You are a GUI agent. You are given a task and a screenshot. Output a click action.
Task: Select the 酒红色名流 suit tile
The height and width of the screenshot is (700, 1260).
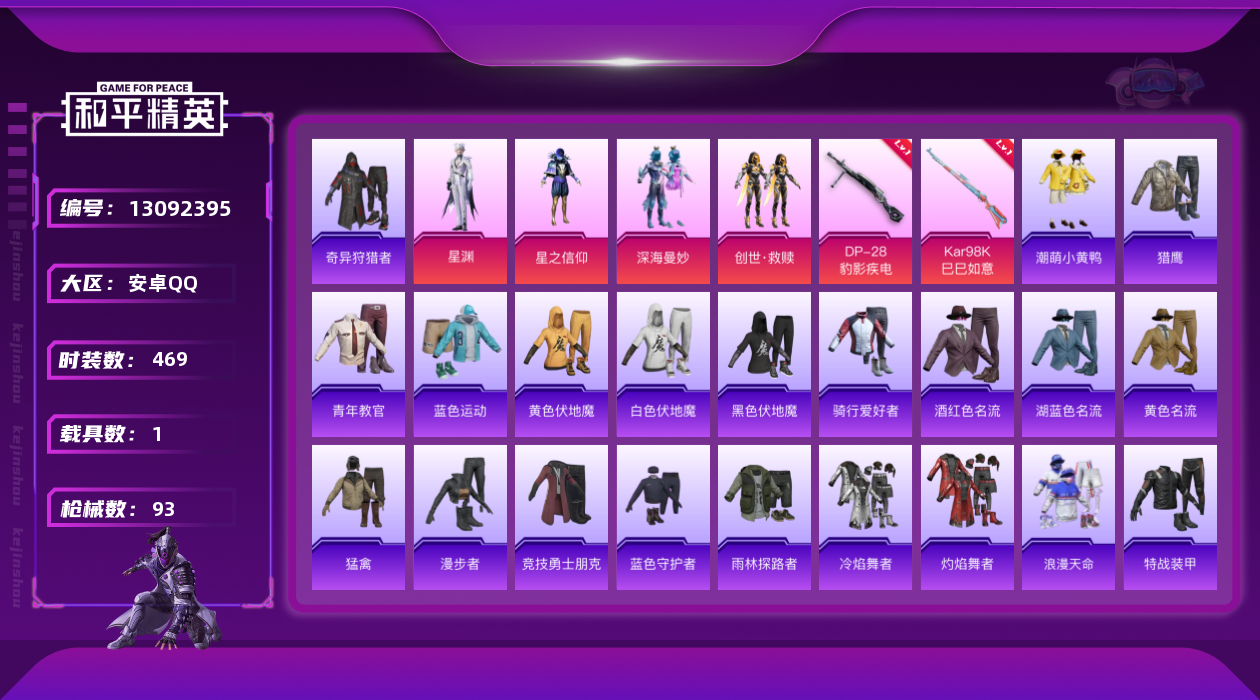point(967,364)
